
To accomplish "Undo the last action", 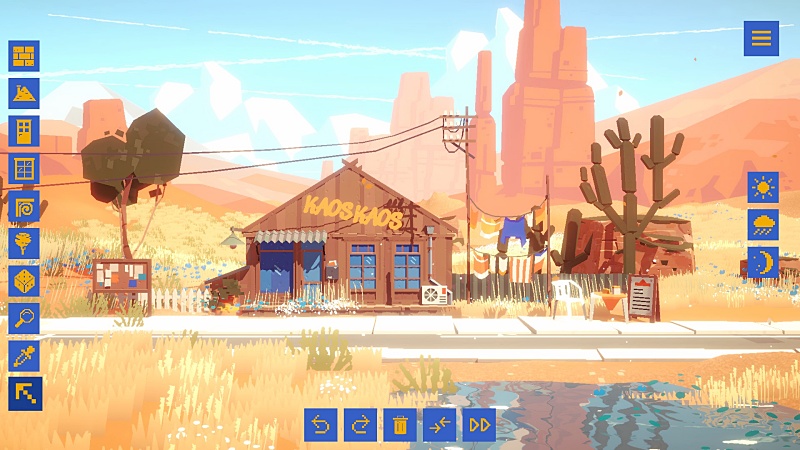I will pyautogui.click(x=321, y=425).
